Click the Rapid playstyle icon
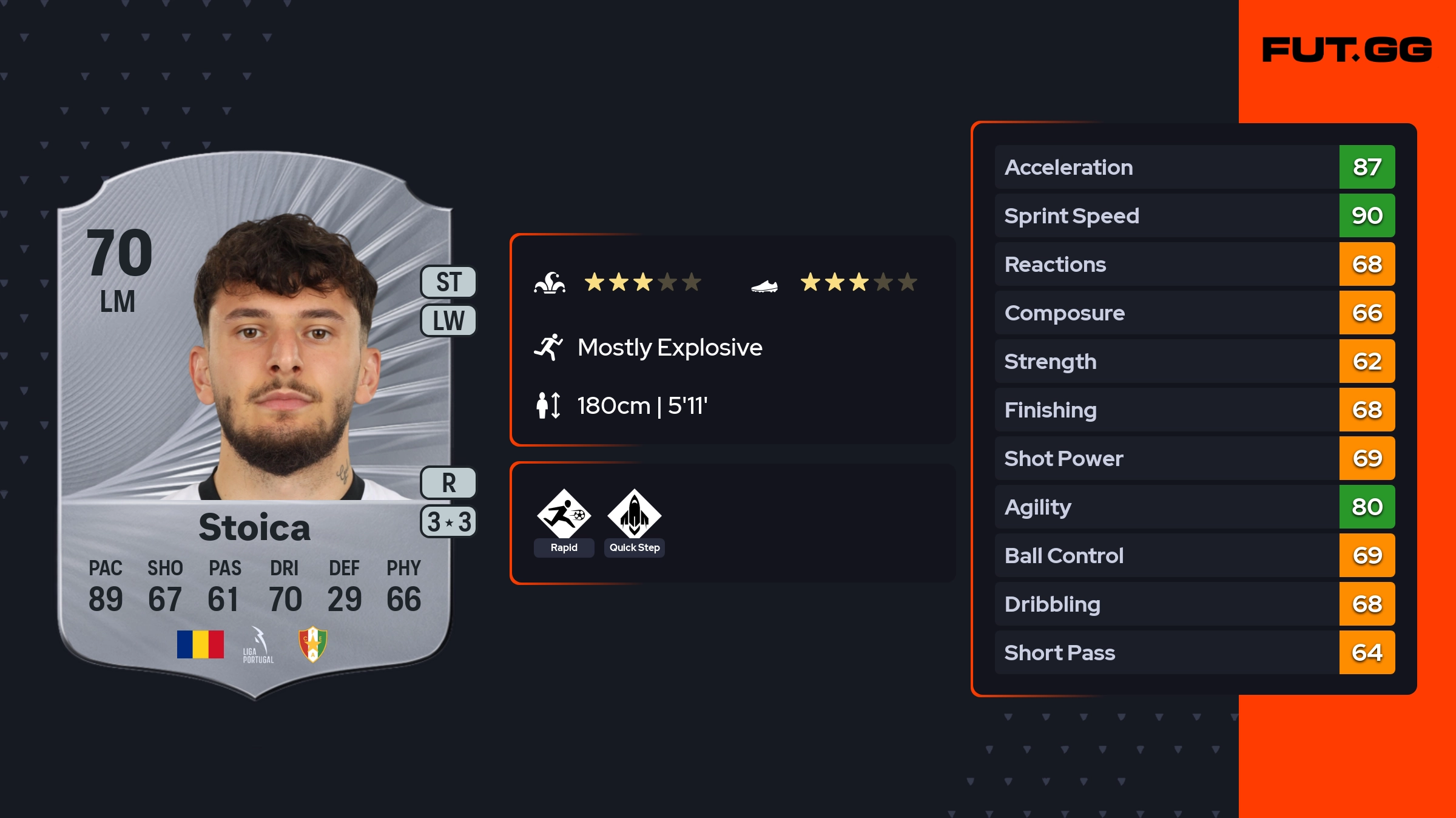The width and height of the screenshot is (1456, 818). tap(564, 515)
